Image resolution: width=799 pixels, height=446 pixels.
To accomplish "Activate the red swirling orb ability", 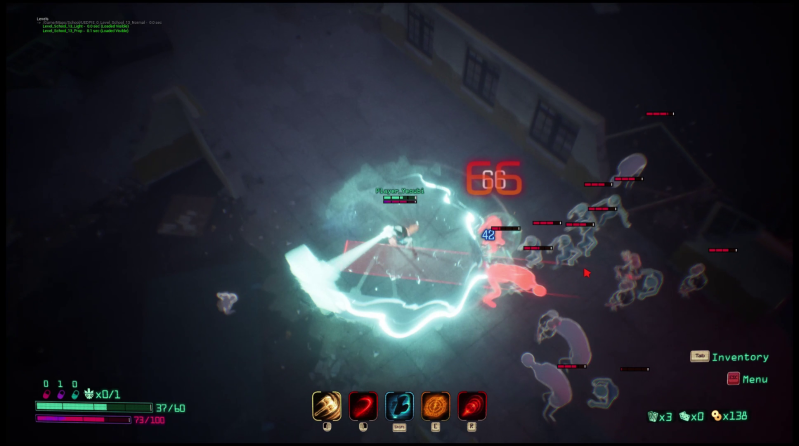I will pos(472,405).
